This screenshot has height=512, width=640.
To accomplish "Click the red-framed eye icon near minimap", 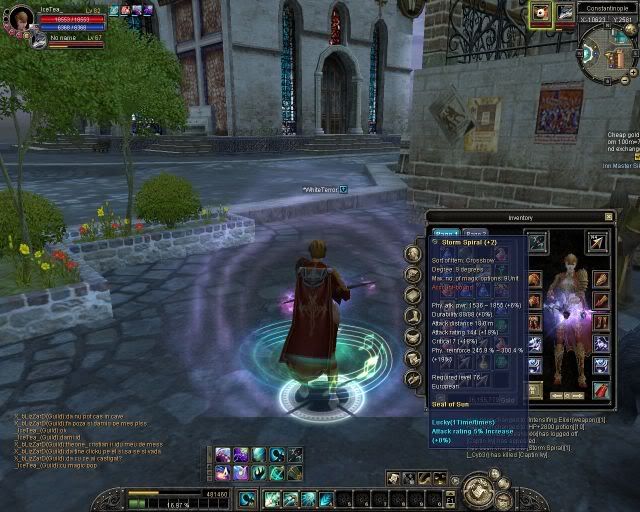I will coord(542,13).
